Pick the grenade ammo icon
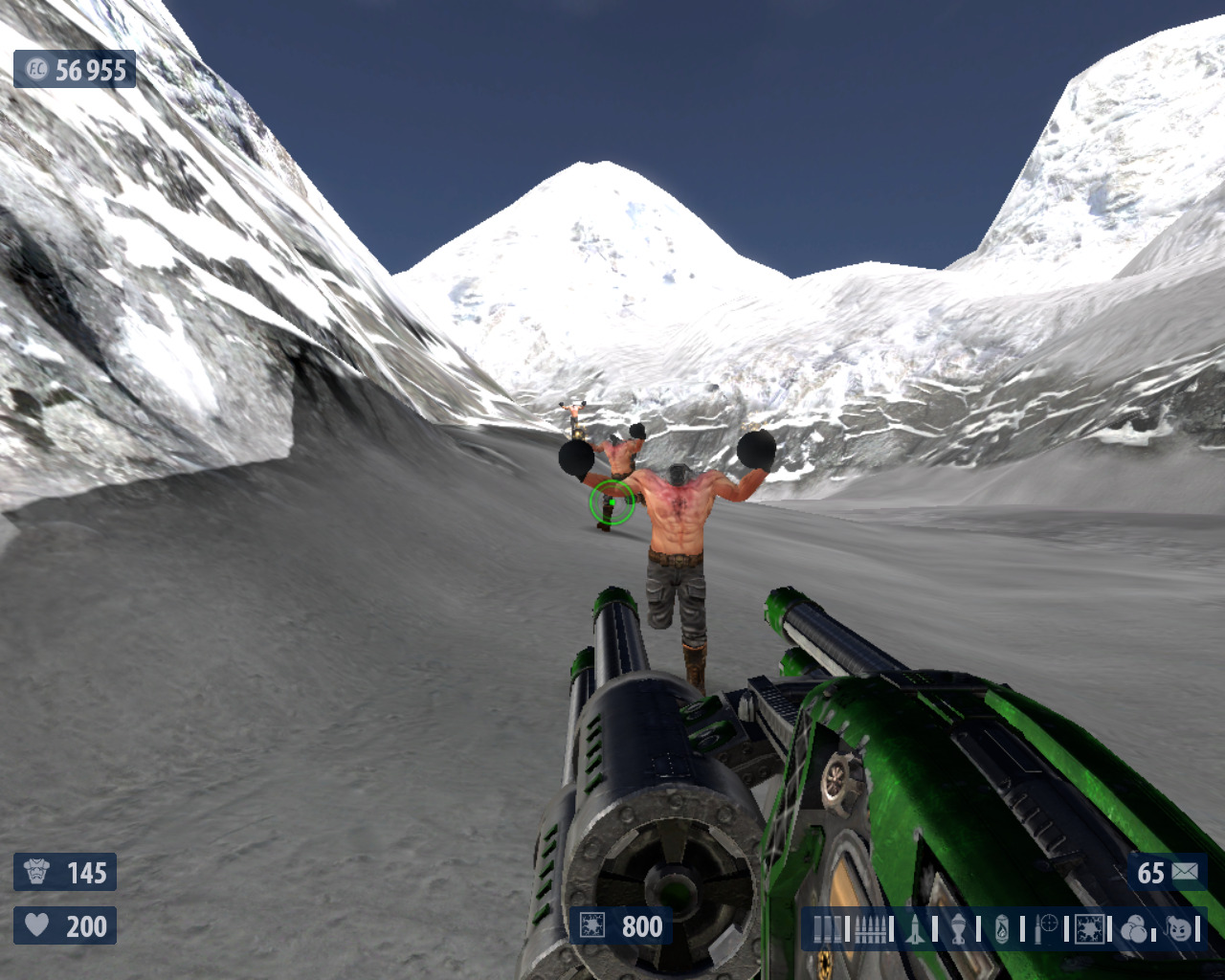Viewport: 1225px width, 980px height. point(958,929)
